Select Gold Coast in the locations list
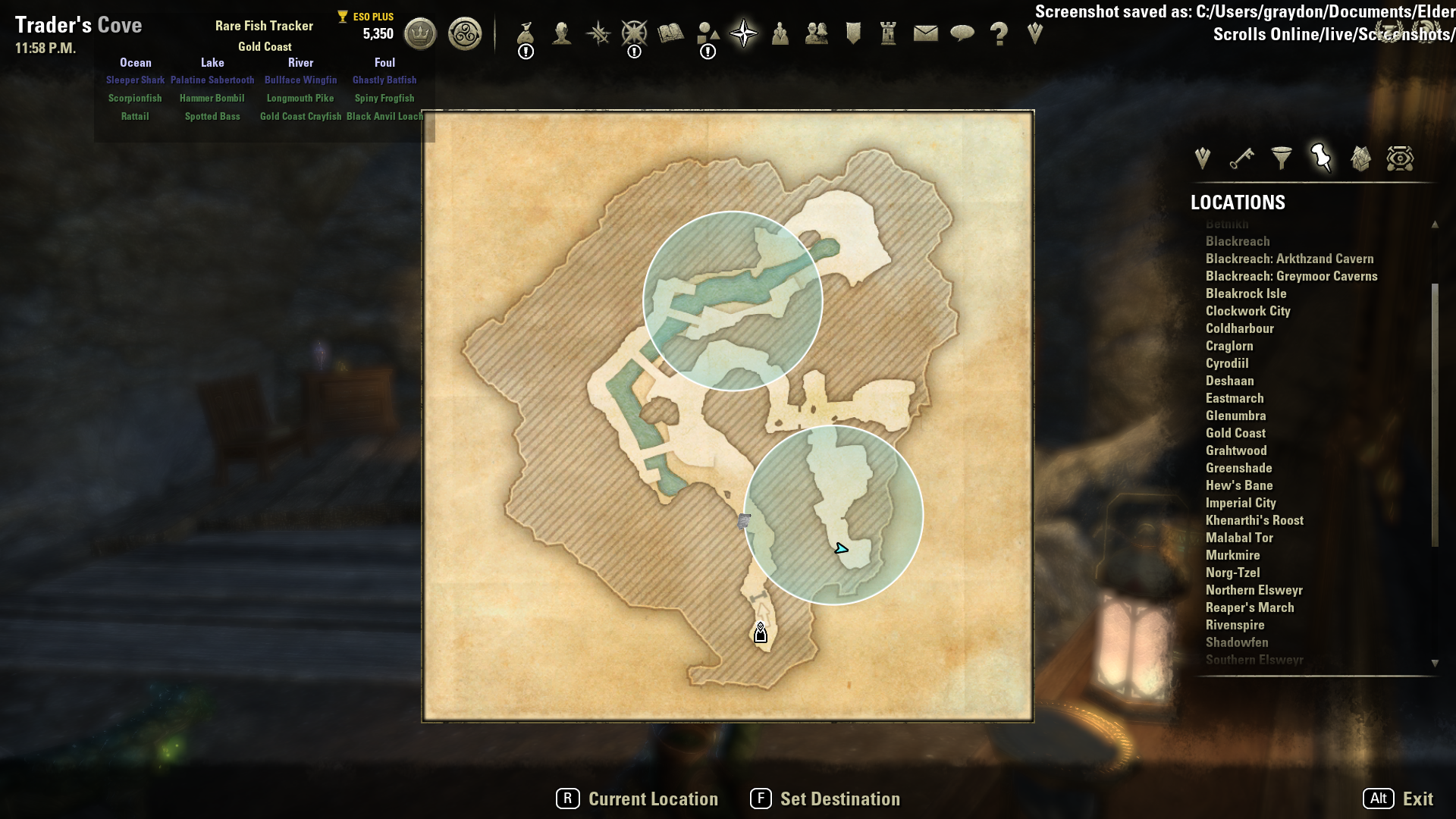The image size is (1456, 819). (x=1235, y=433)
